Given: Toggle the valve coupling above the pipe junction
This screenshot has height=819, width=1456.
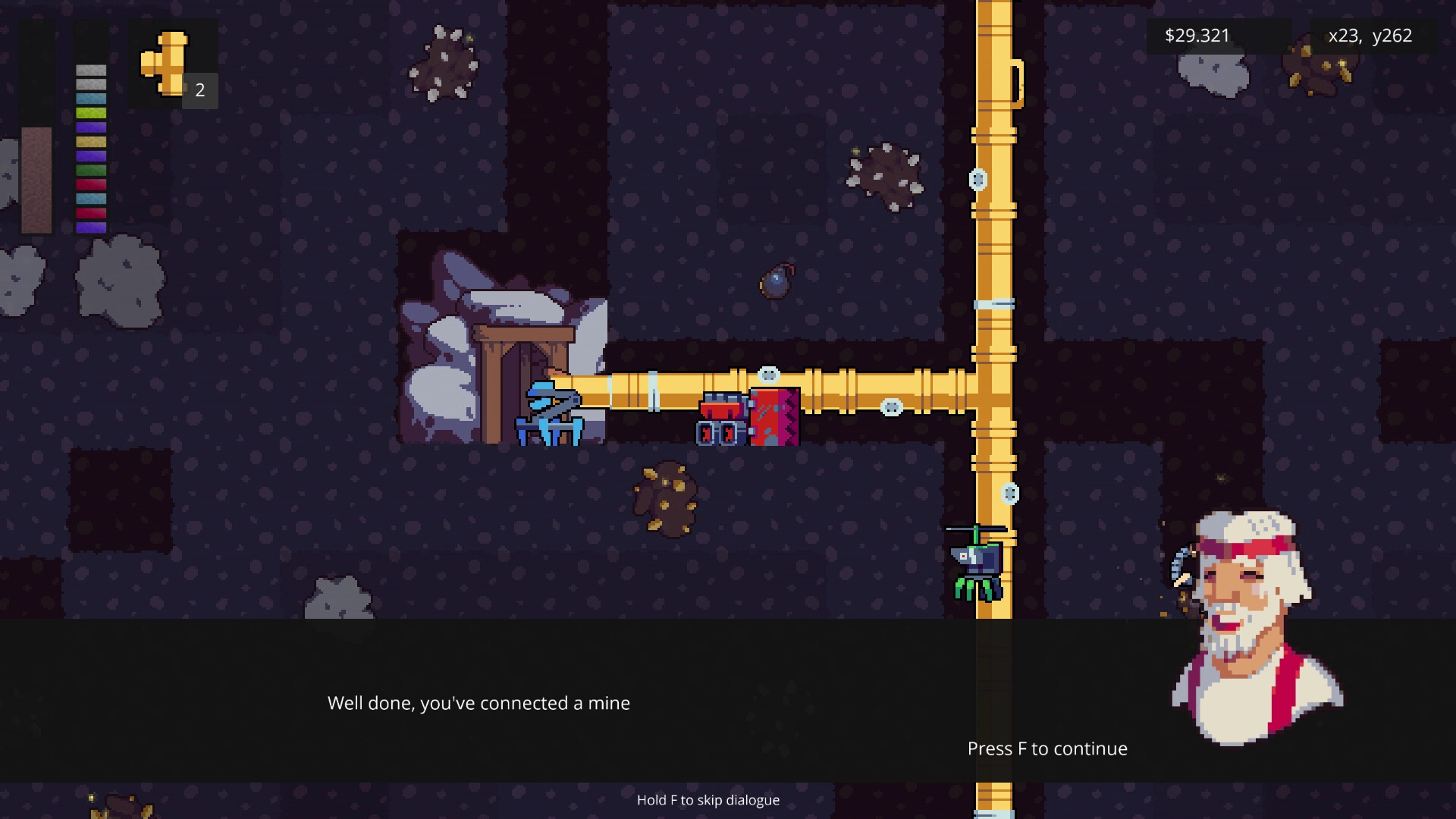Looking at the screenshot, I should [978, 180].
